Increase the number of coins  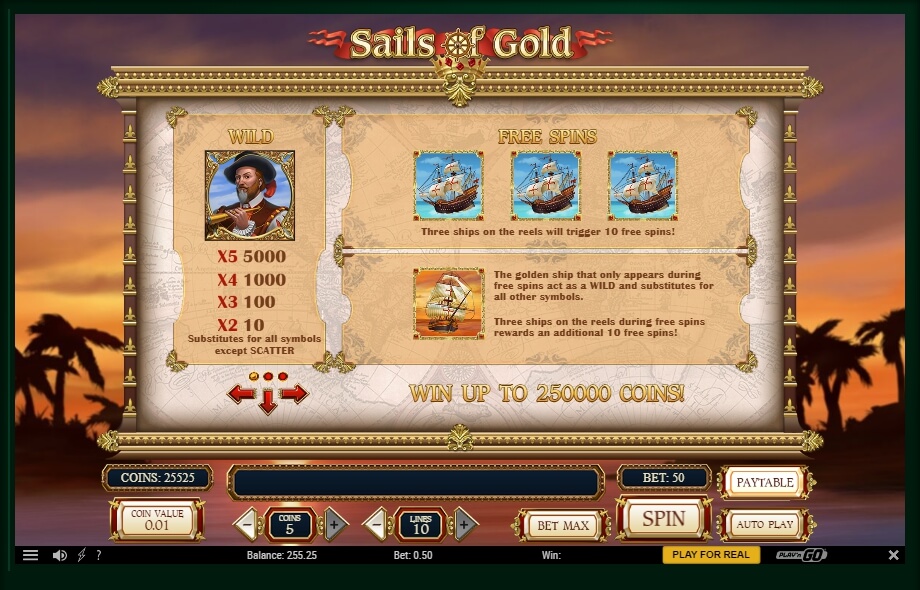(334, 523)
